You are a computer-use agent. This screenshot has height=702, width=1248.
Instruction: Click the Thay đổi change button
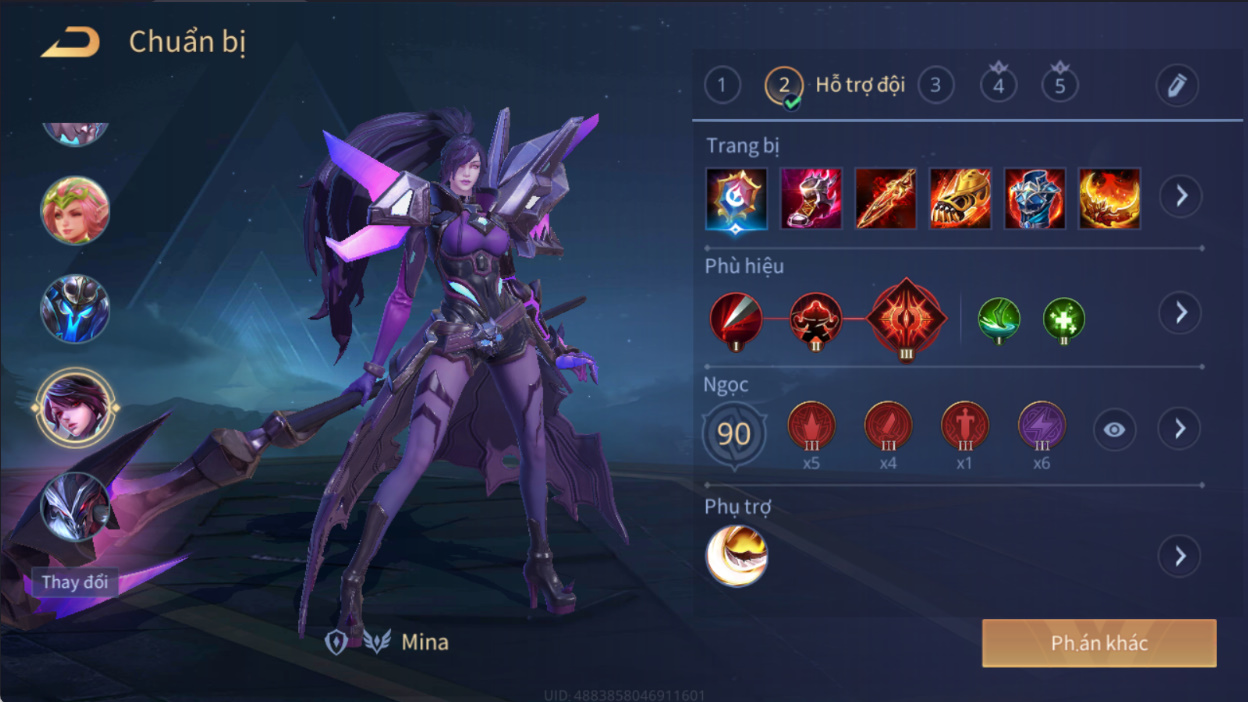coord(75,582)
